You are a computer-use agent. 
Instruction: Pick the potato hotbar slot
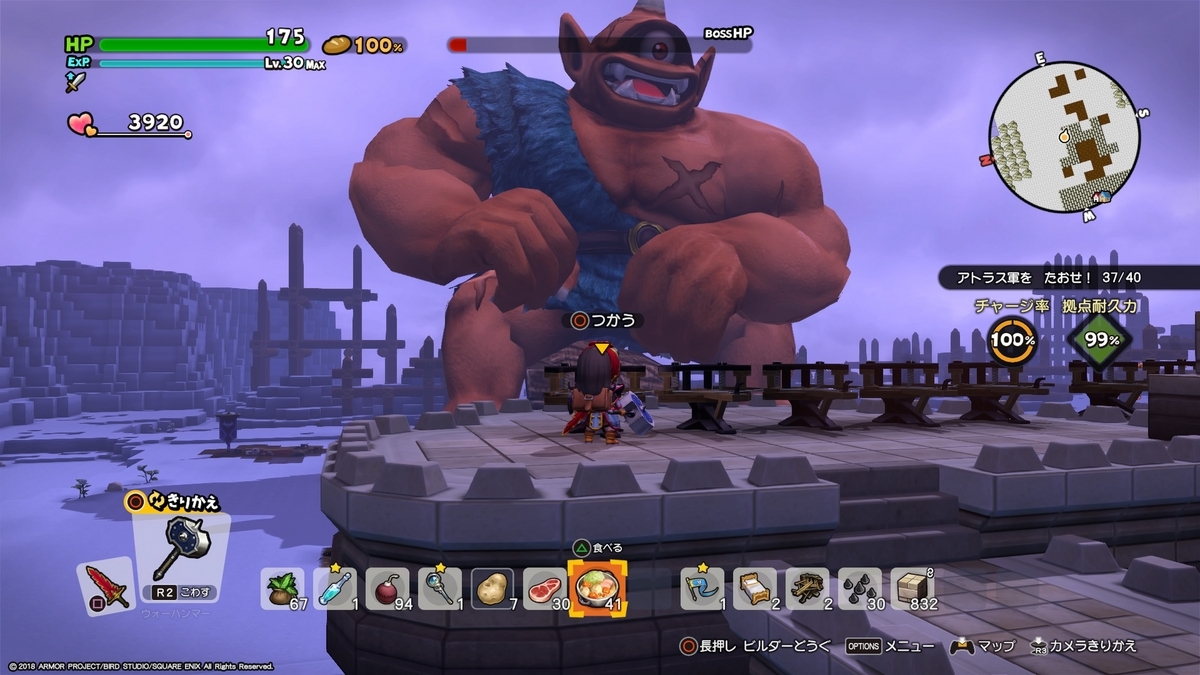coord(492,589)
